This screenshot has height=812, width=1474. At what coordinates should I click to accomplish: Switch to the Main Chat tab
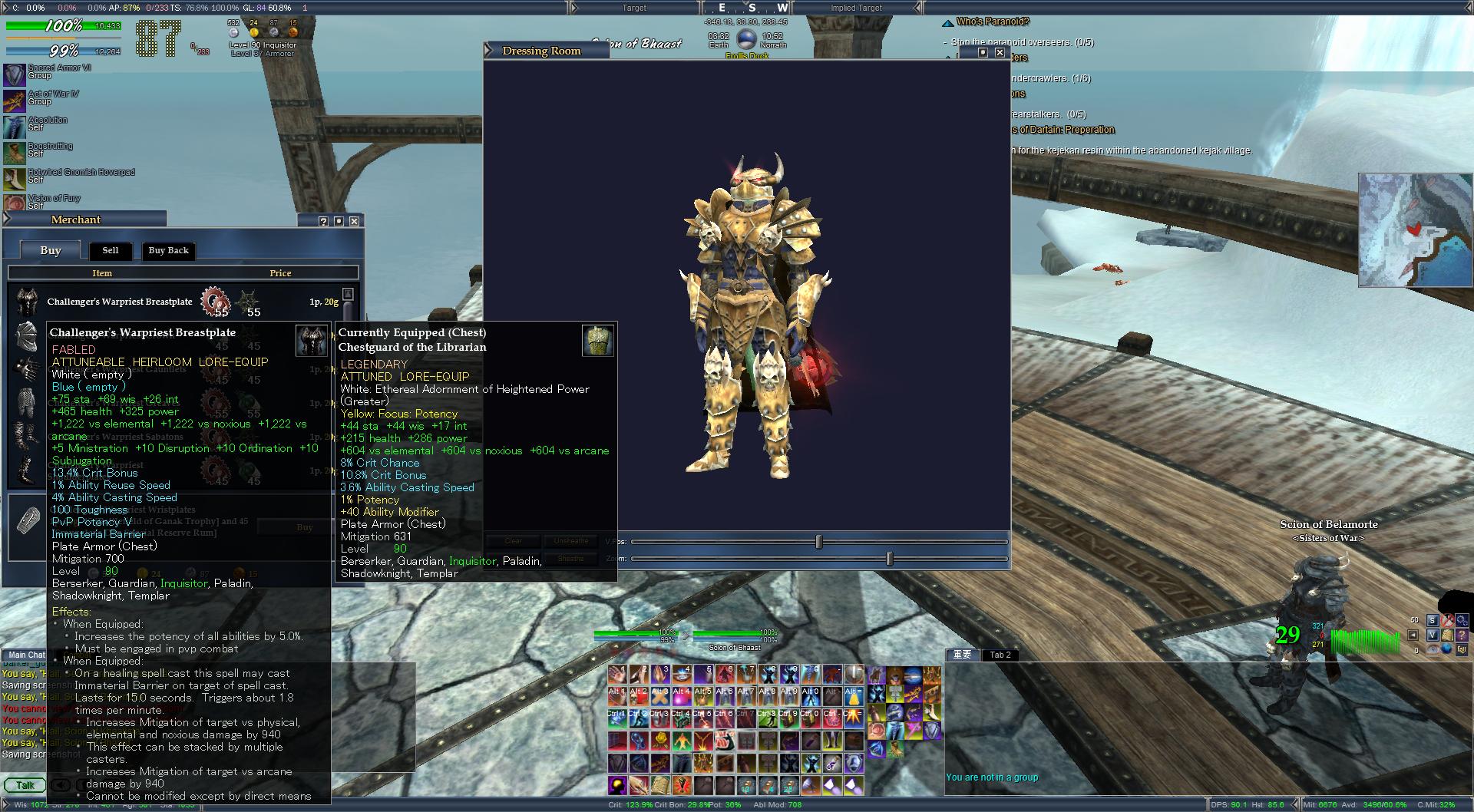click(26, 655)
